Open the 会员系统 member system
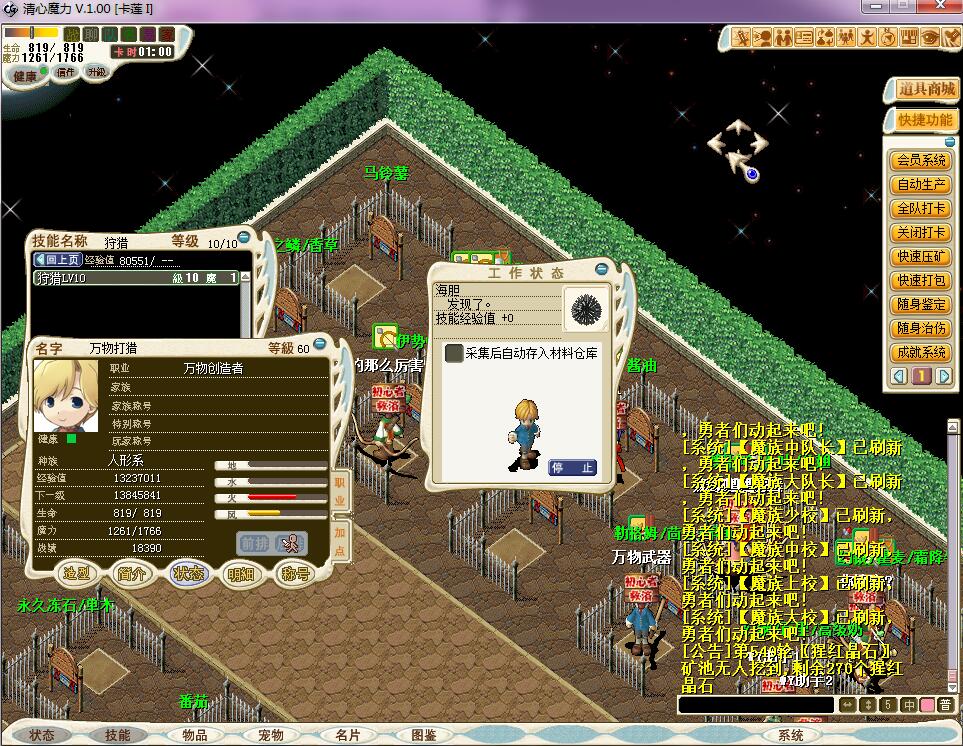963x746 pixels. click(x=921, y=160)
